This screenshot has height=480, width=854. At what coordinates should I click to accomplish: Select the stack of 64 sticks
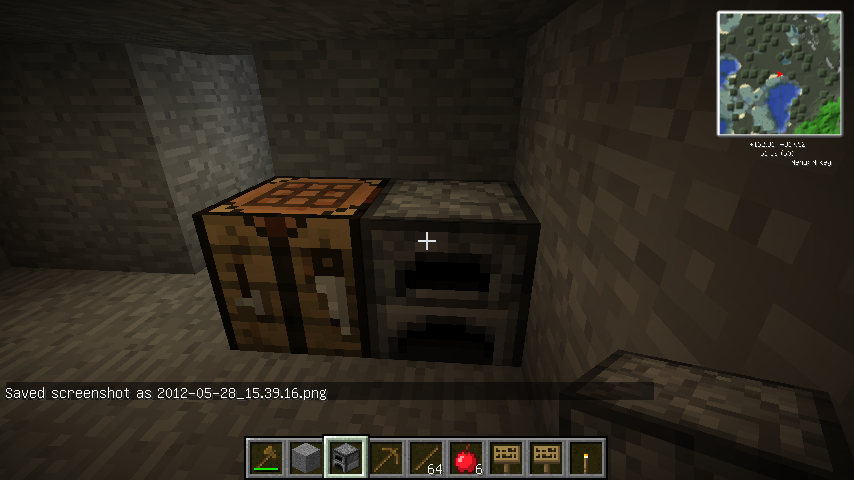click(x=427, y=458)
